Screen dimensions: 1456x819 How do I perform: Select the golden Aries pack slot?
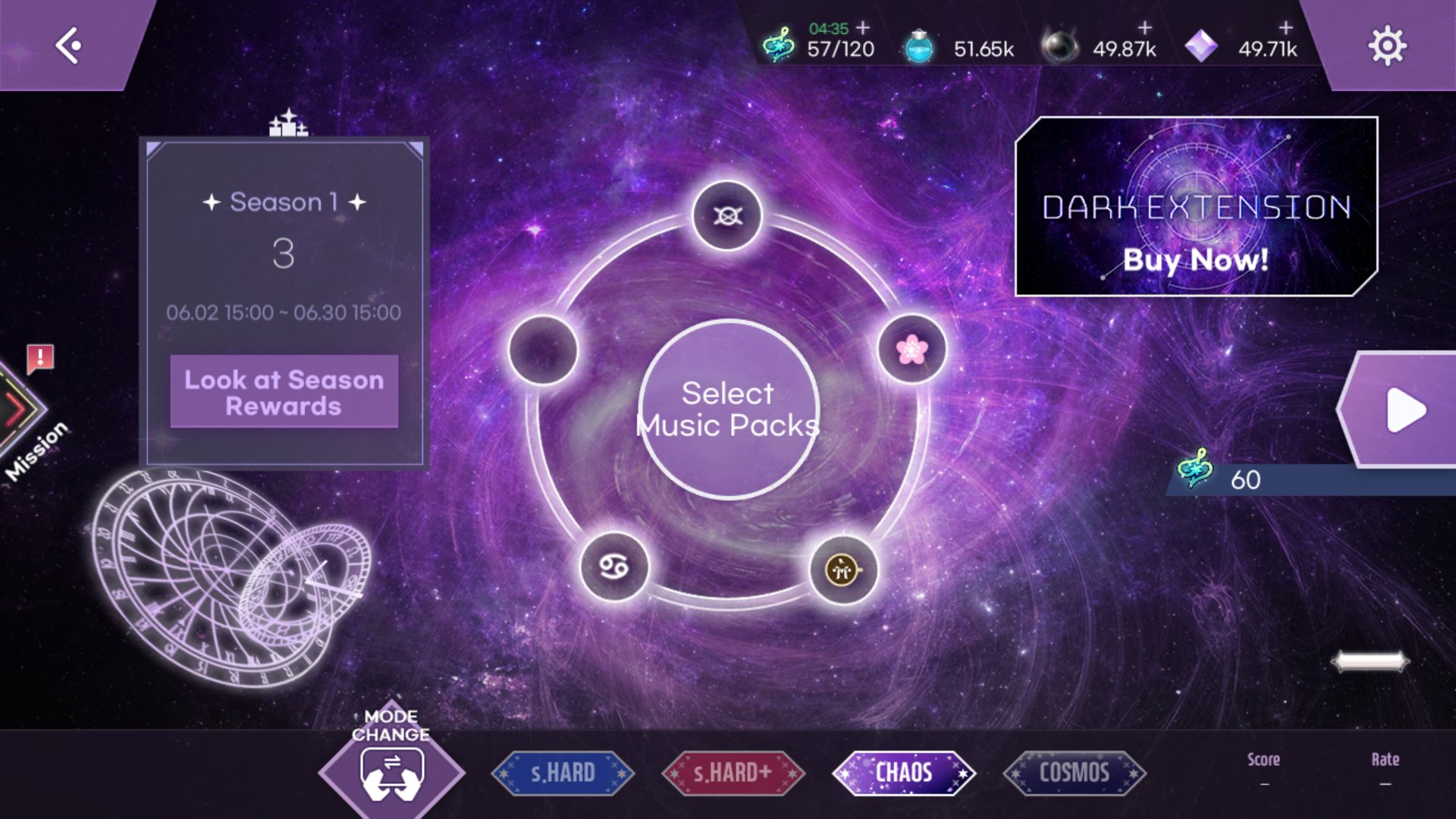pyautogui.click(x=843, y=570)
